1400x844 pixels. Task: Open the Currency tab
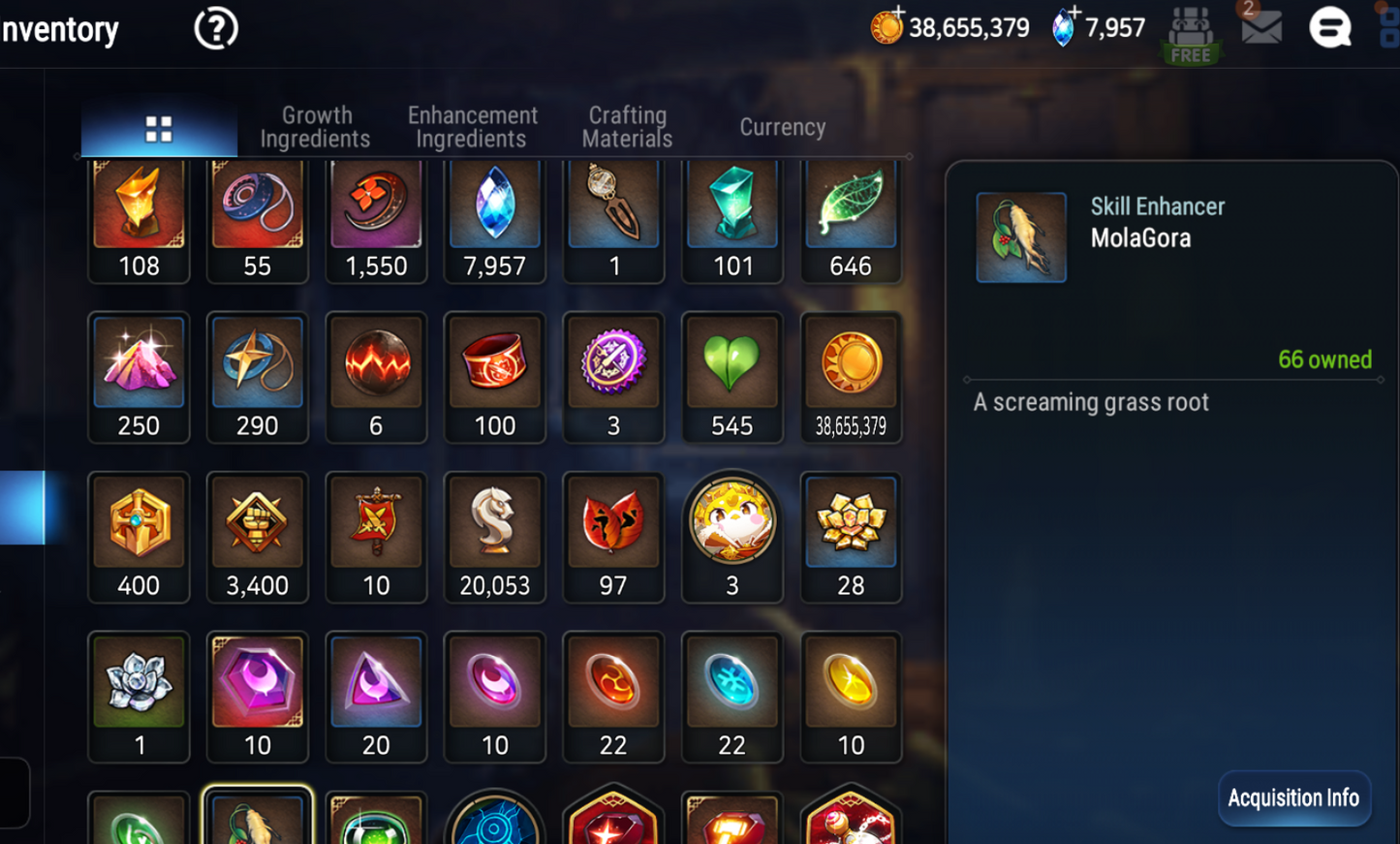[x=782, y=126]
